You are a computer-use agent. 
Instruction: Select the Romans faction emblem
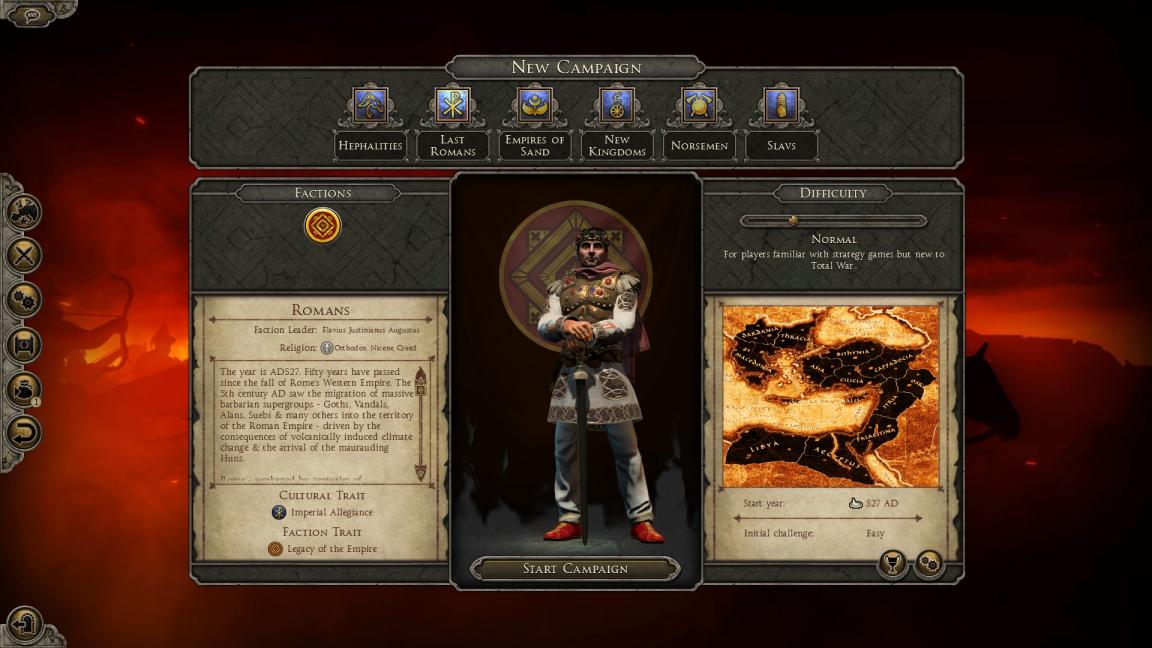point(322,226)
